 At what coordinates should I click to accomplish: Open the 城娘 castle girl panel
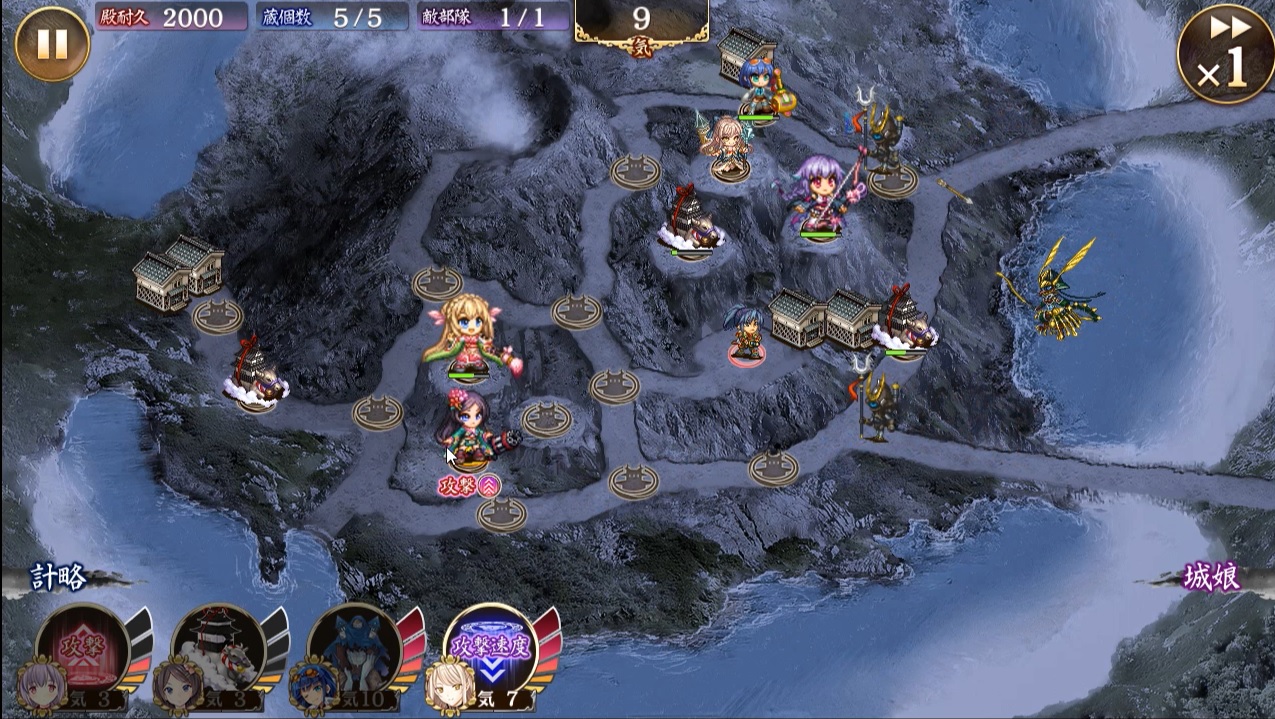[x=1211, y=578]
